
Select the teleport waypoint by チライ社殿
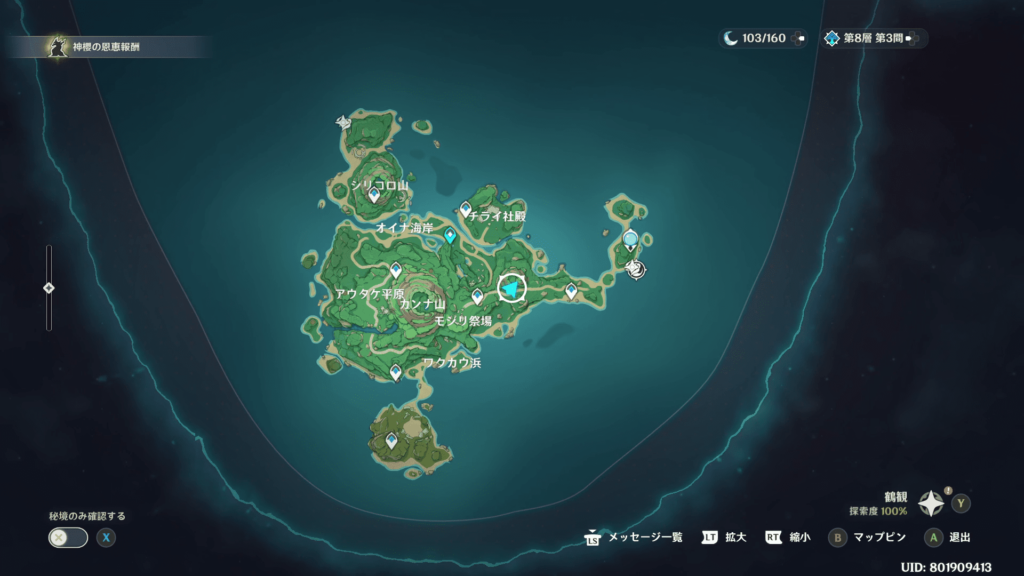coord(465,208)
